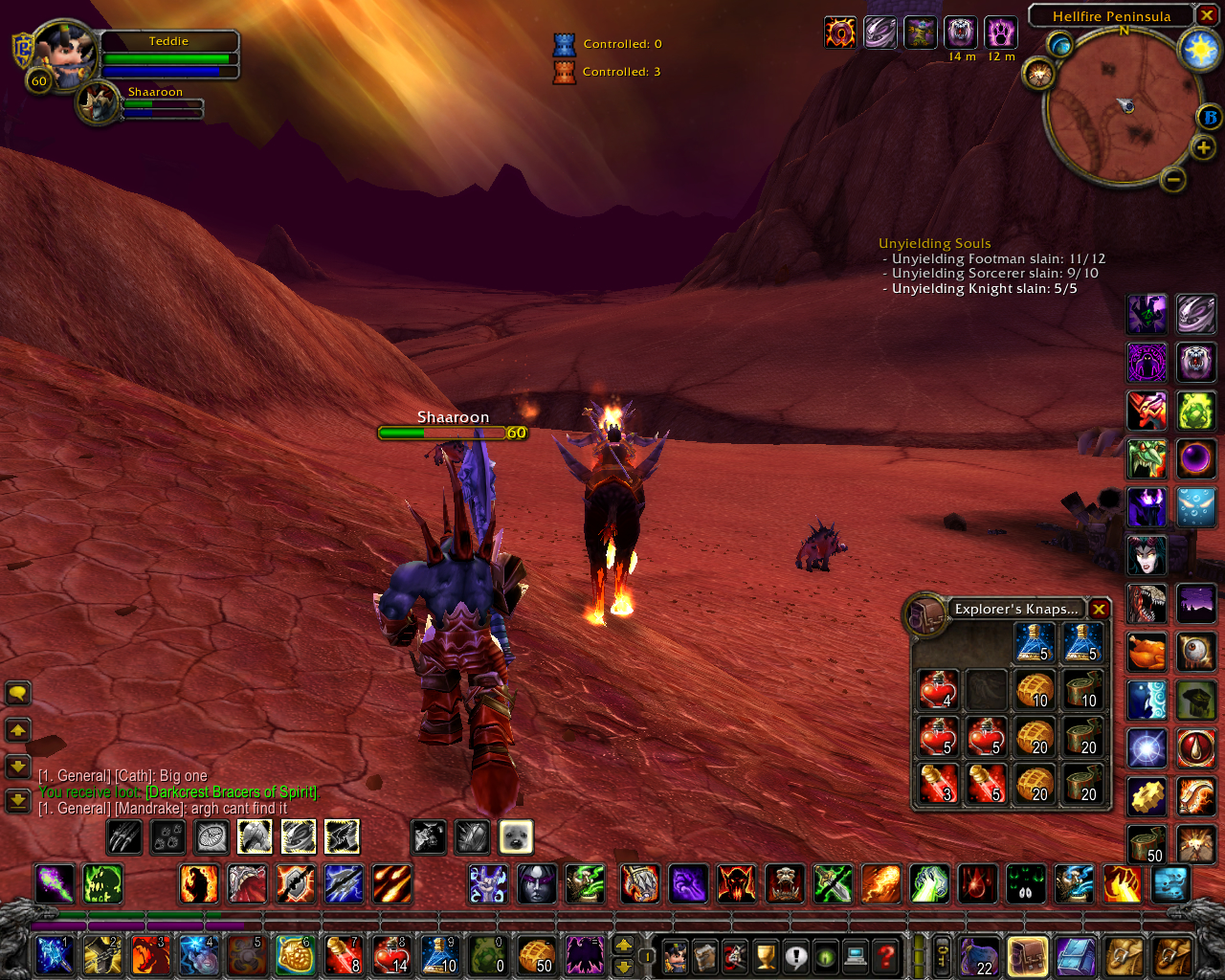Open the golden trophy micro menu button

(765, 955)
